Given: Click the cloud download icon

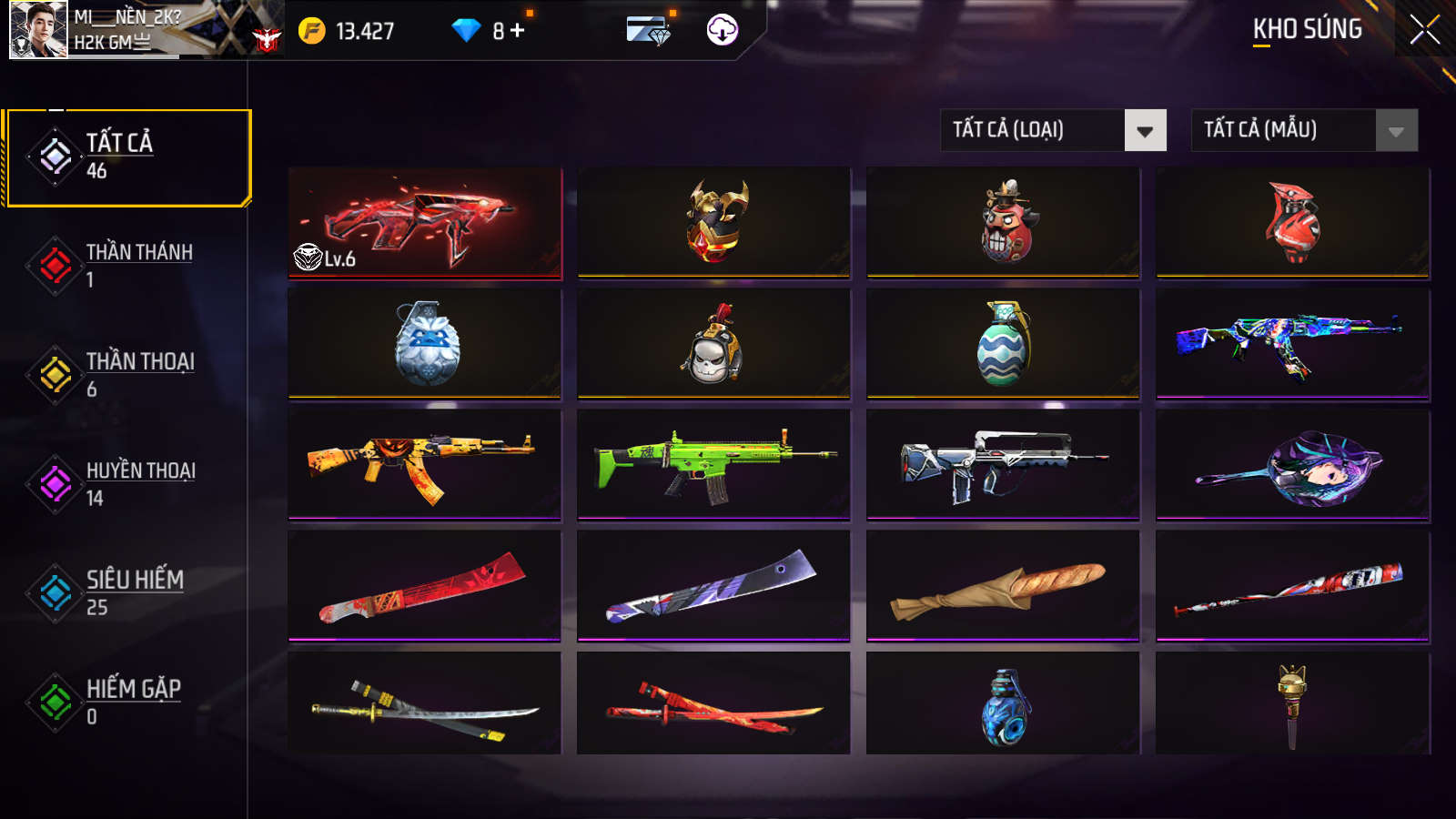Looking at the screenshot, I should click(723, 30).
